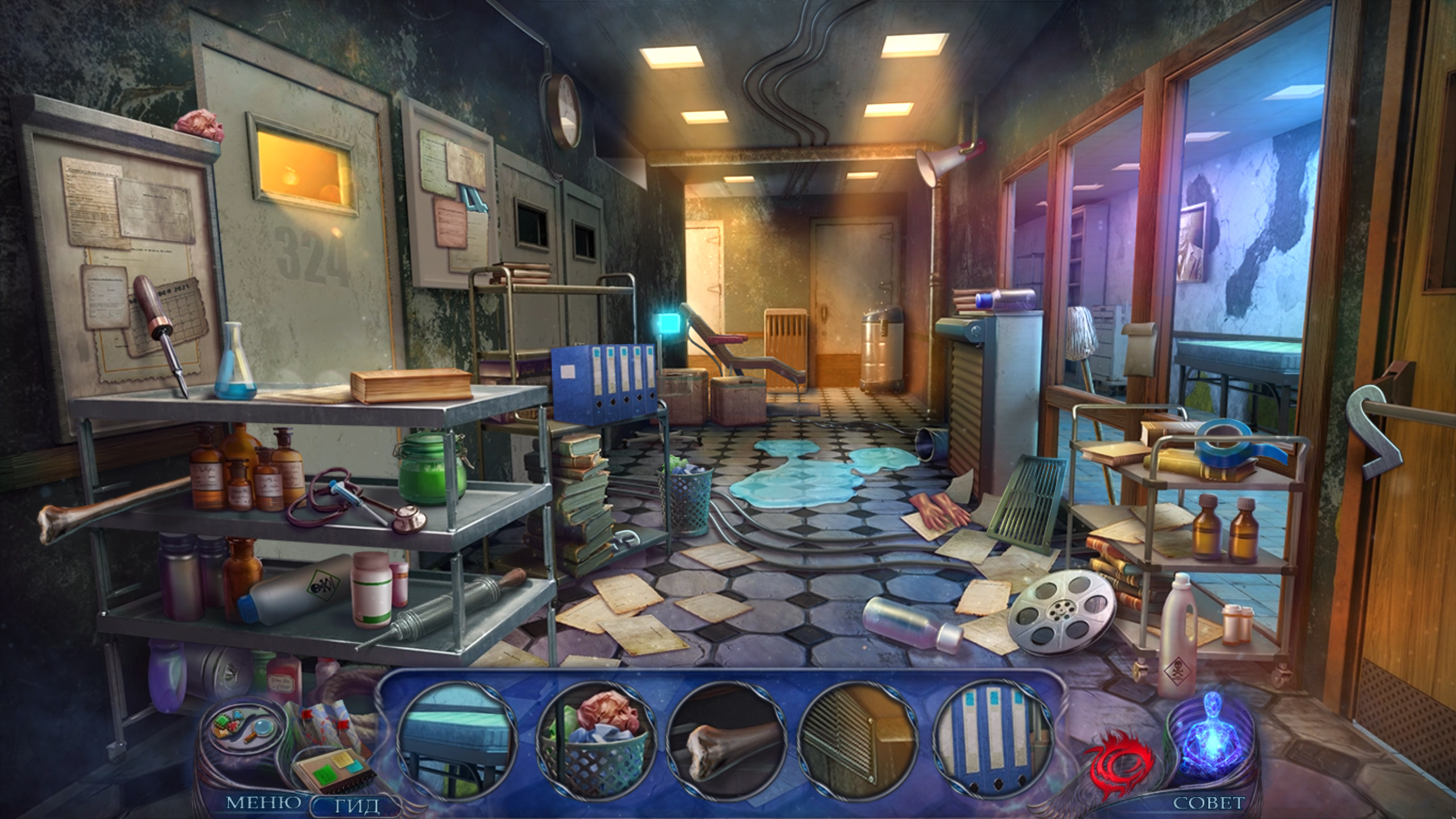Select the bone fragment clue
The width and height of the screenshot is (1456, 819).
point(727,741)
